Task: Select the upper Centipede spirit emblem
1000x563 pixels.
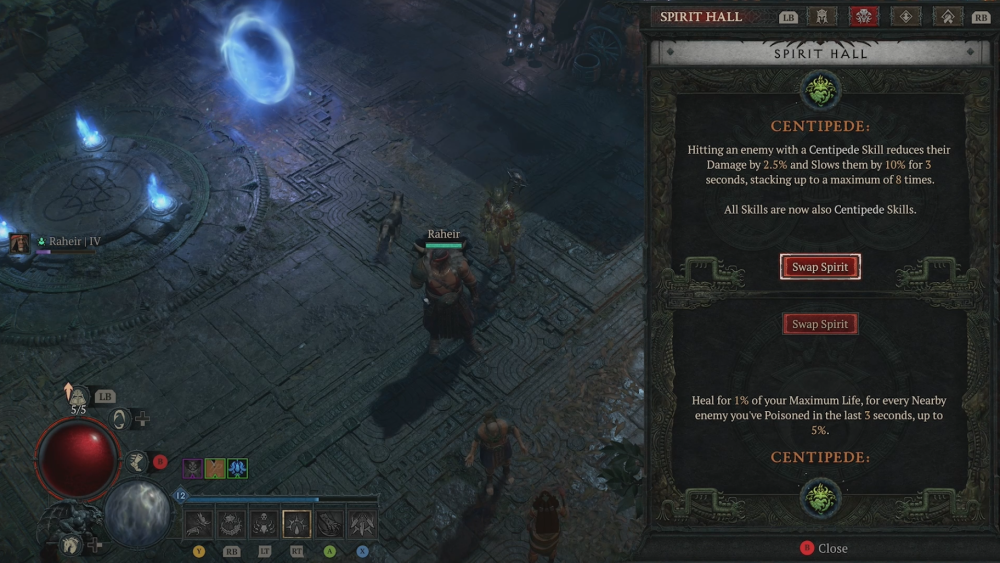Action: pyautogui.click(x=820, y=91)
